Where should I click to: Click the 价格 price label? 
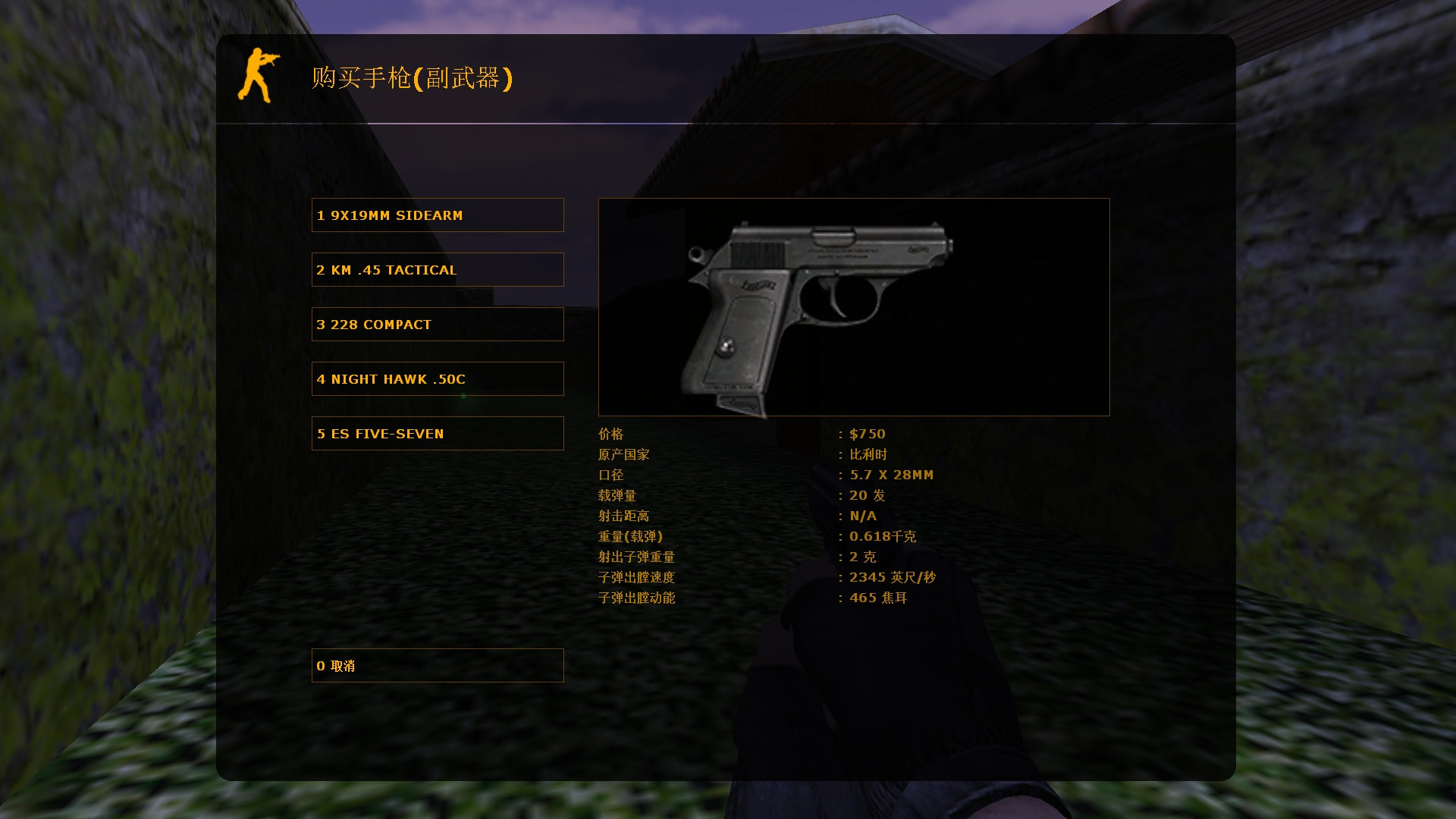tap(611, 434)
